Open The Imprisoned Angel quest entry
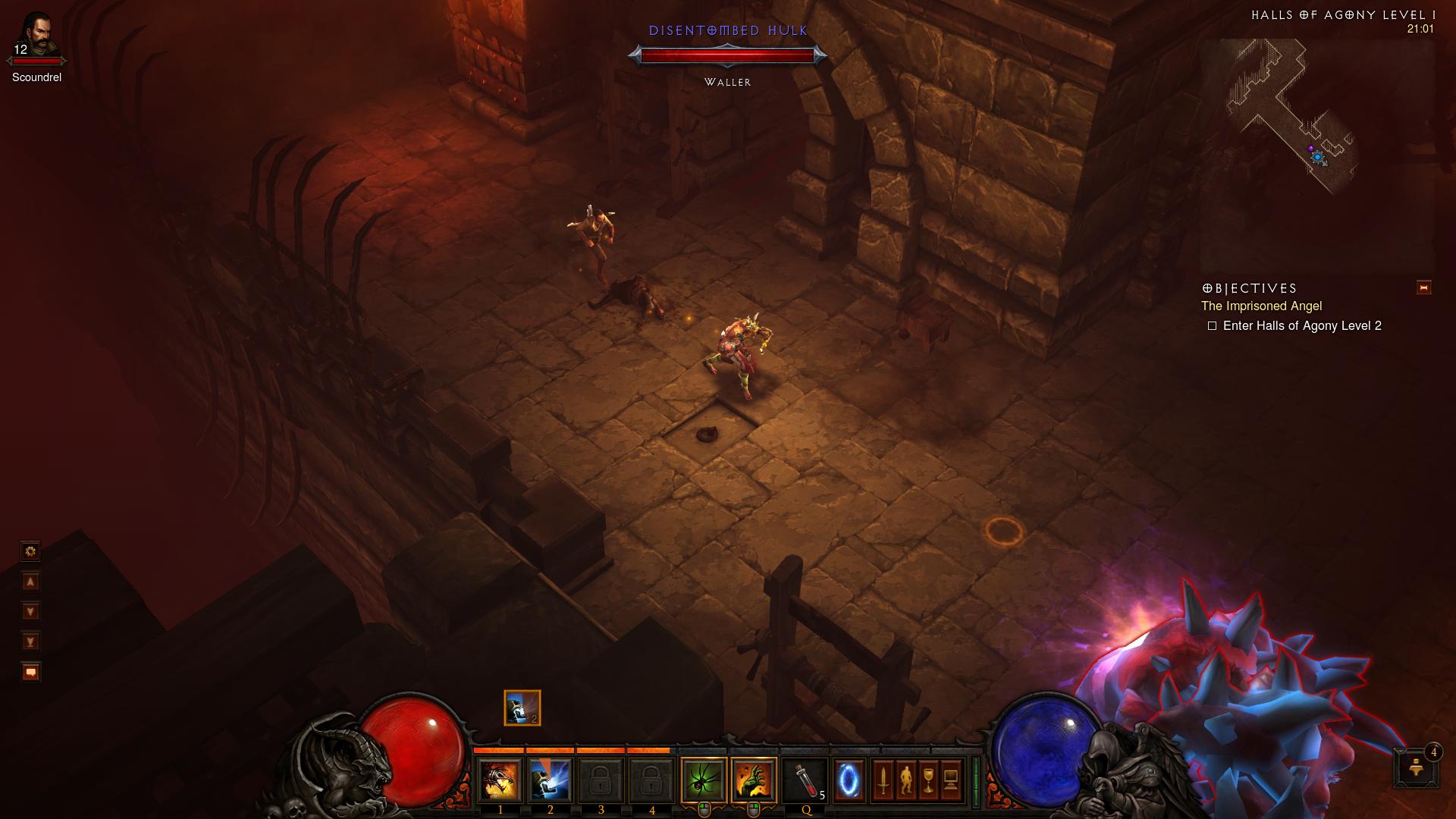1456x819 pixels. (1261, 306)
